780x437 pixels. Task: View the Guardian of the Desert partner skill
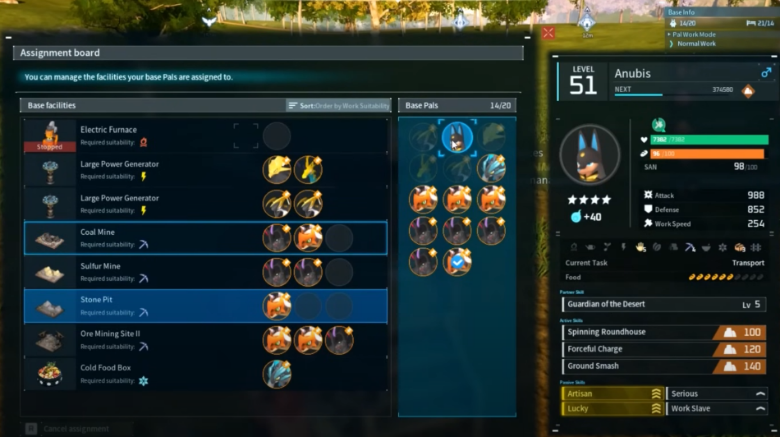click(x=664, y=304)
